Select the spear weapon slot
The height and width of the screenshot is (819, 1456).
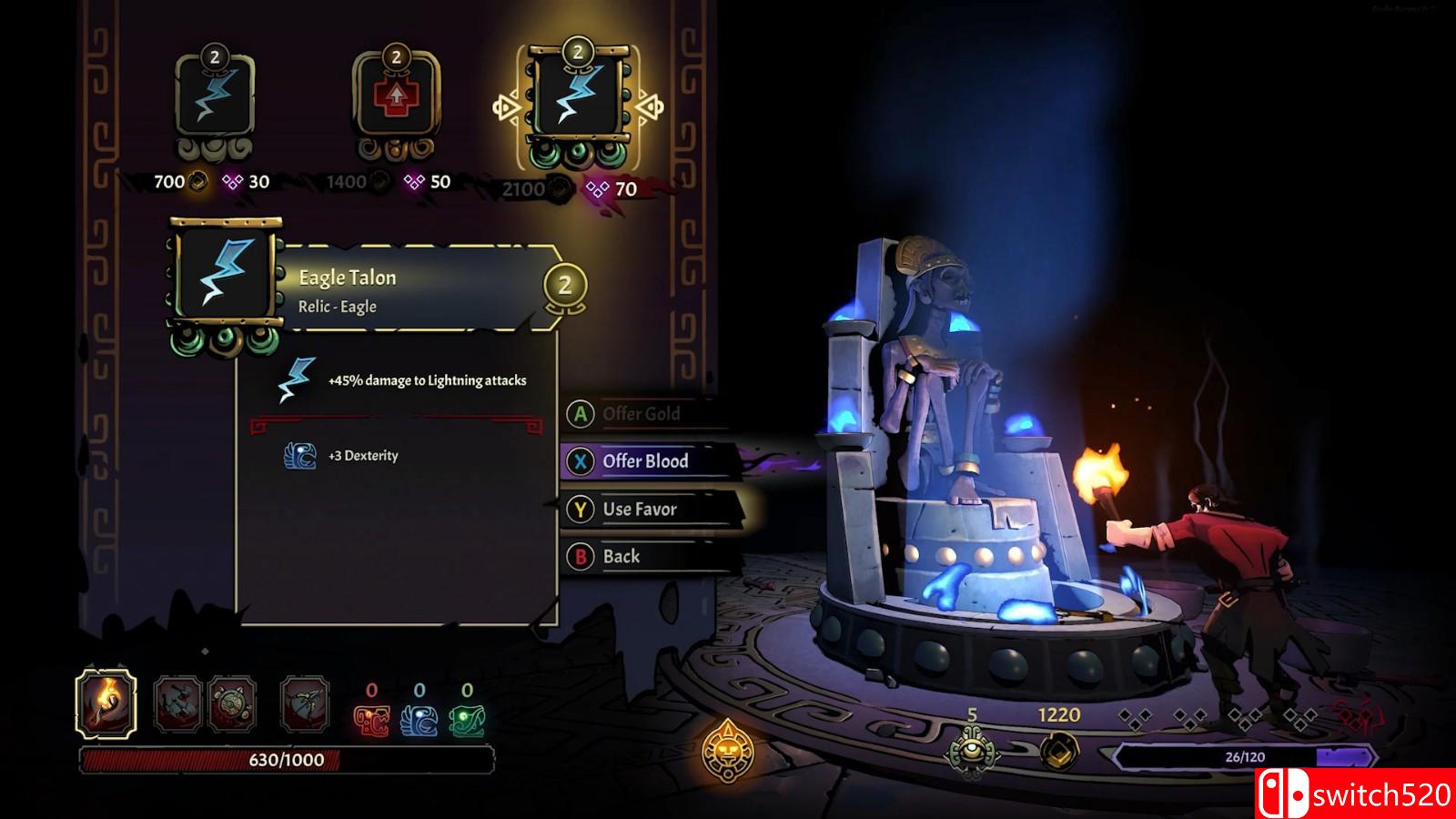tap(304, 703)
